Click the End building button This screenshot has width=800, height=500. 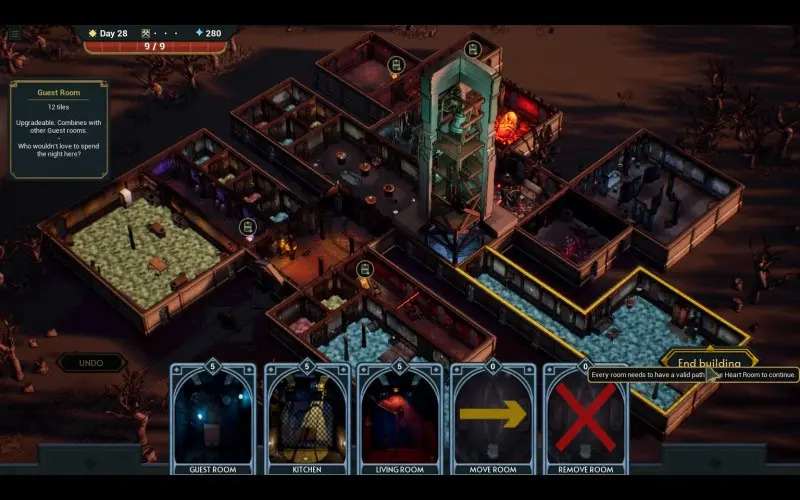click(x=708, y=362)
